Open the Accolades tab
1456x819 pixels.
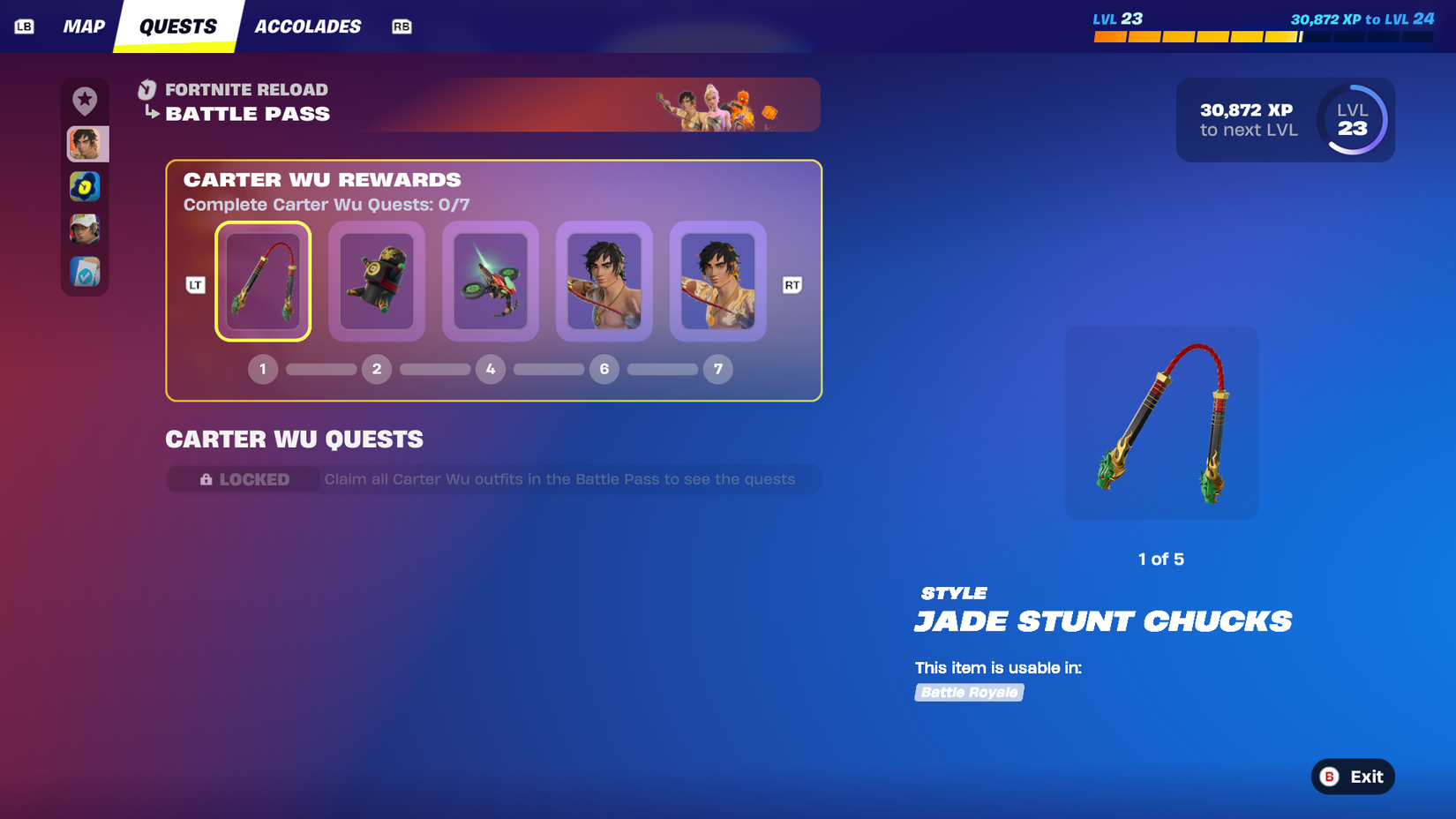pyautogui.click(x=307, y=26)
